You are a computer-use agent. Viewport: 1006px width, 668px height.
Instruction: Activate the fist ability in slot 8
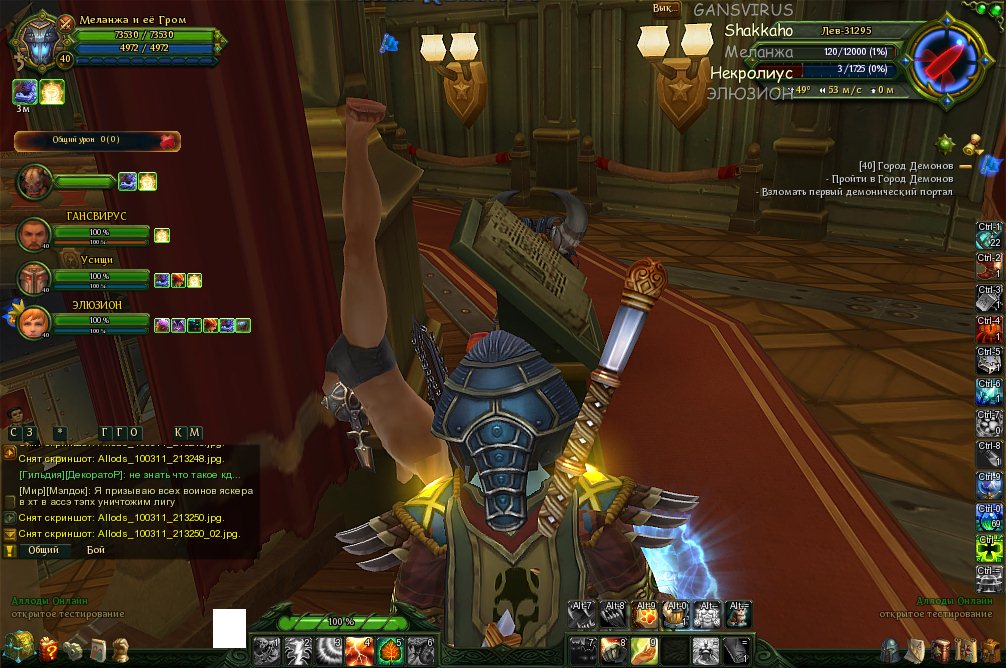[614, 651]
